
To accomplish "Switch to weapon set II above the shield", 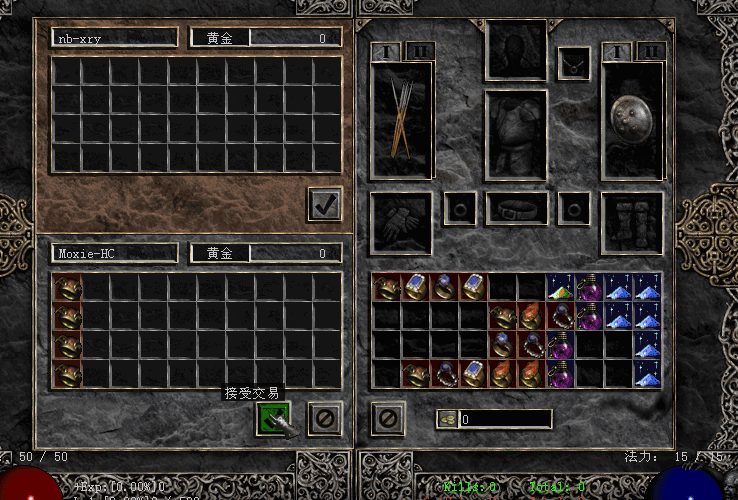I will click(650, 50).
